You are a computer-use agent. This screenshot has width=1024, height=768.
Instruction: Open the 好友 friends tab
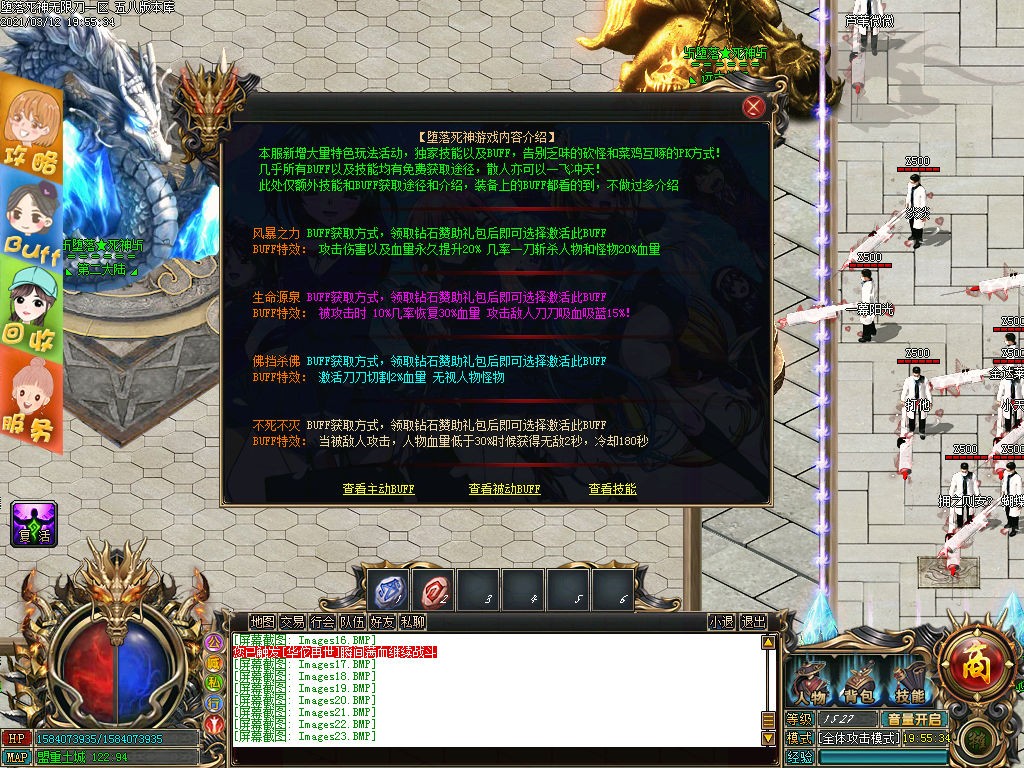[382, 622]
